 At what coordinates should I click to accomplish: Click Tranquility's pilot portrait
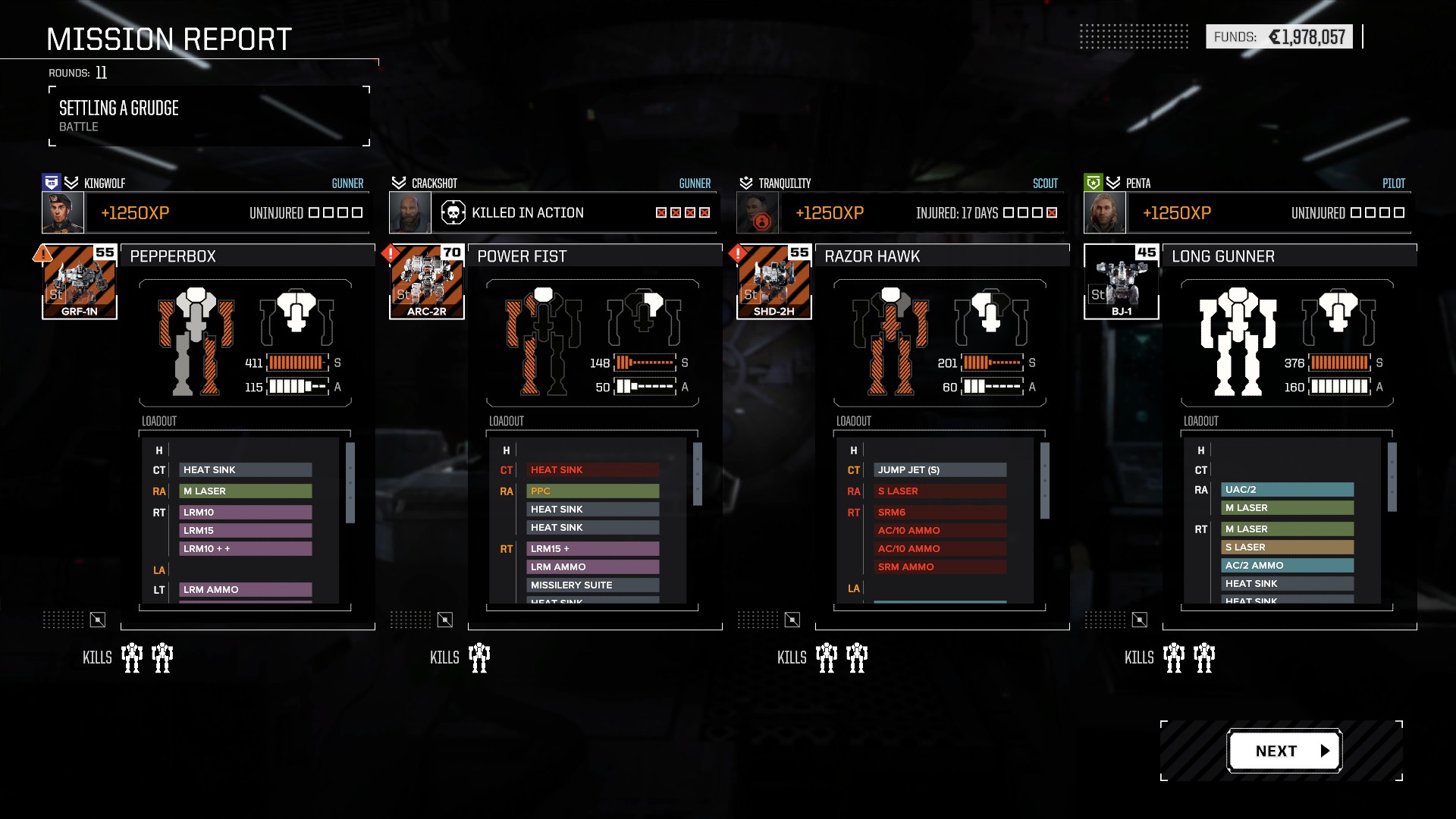(758, 213)
